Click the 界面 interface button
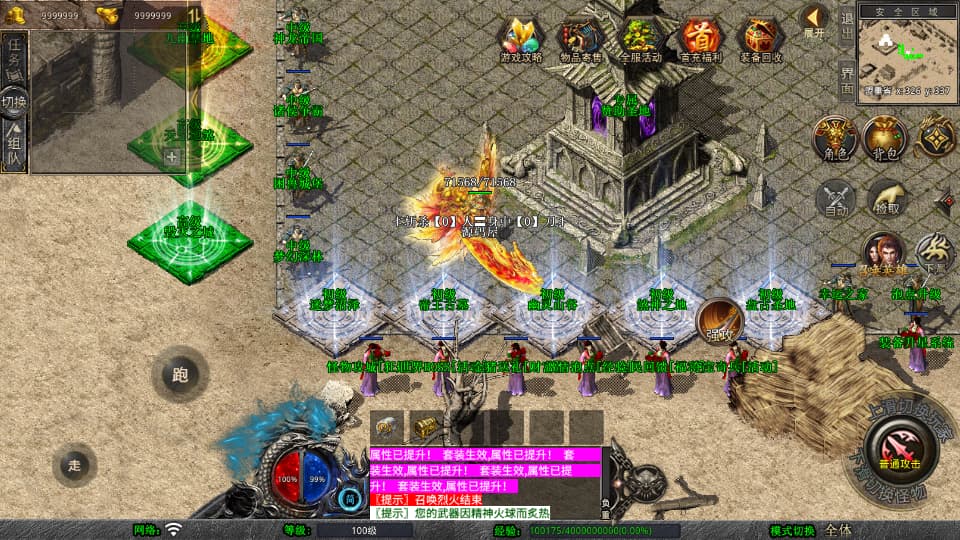960x540 pixels. (847, 80)
